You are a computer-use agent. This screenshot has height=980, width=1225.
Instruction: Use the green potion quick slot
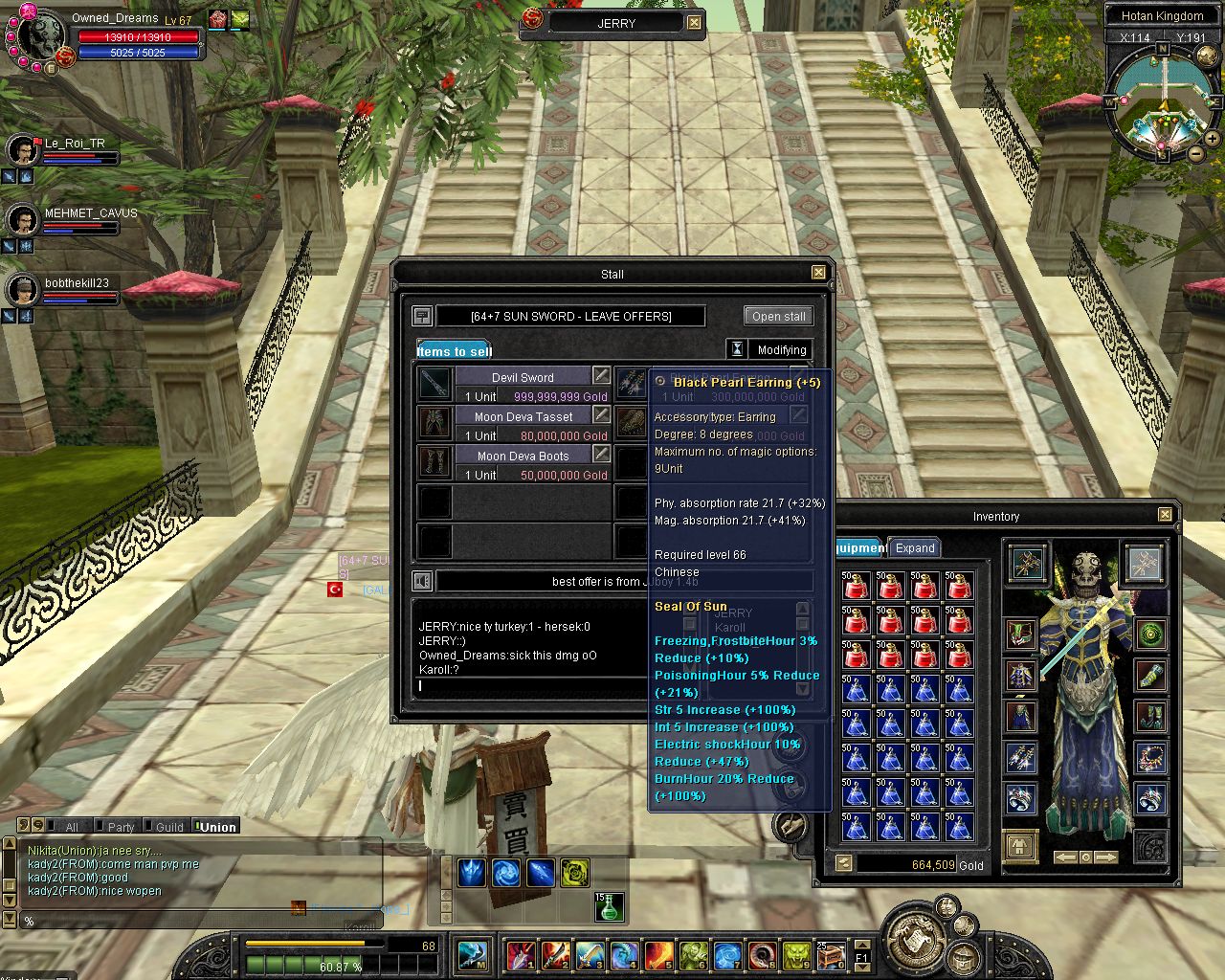coord(609,907)
